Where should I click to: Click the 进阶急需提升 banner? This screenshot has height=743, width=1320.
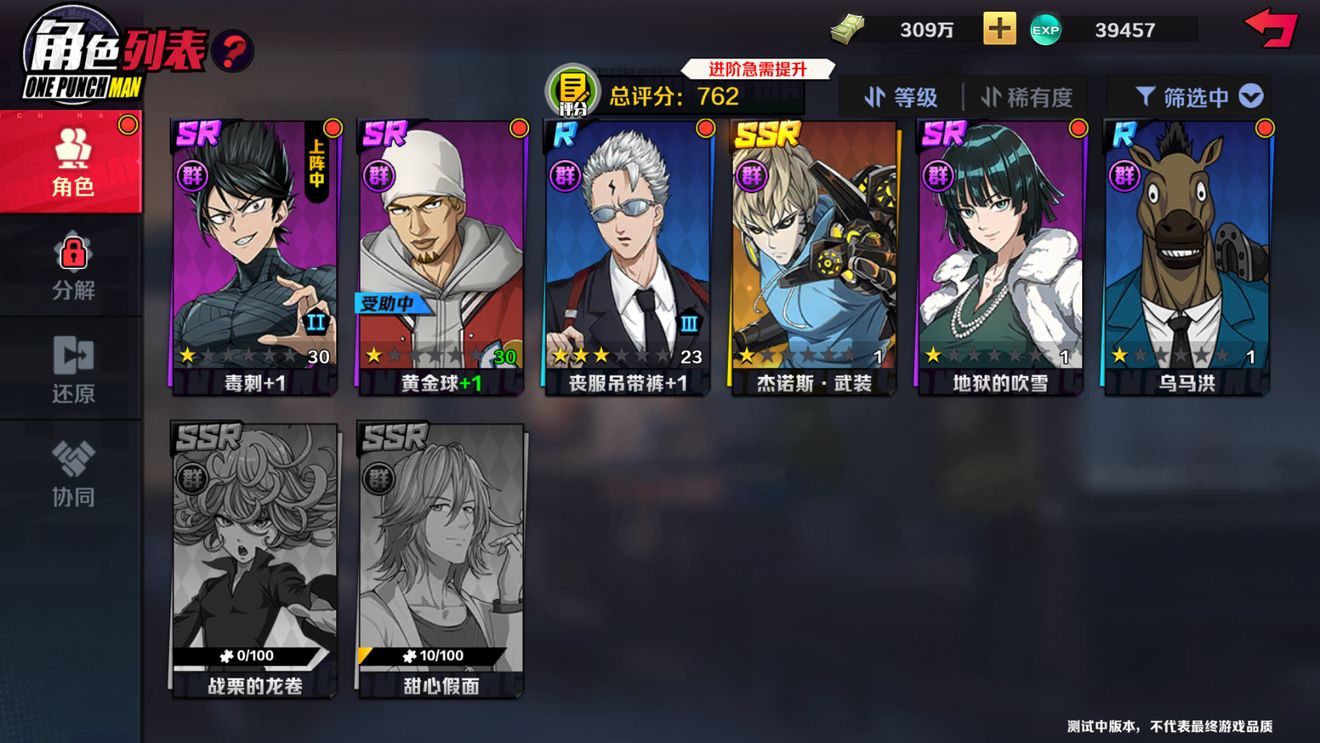click(755, 66)
